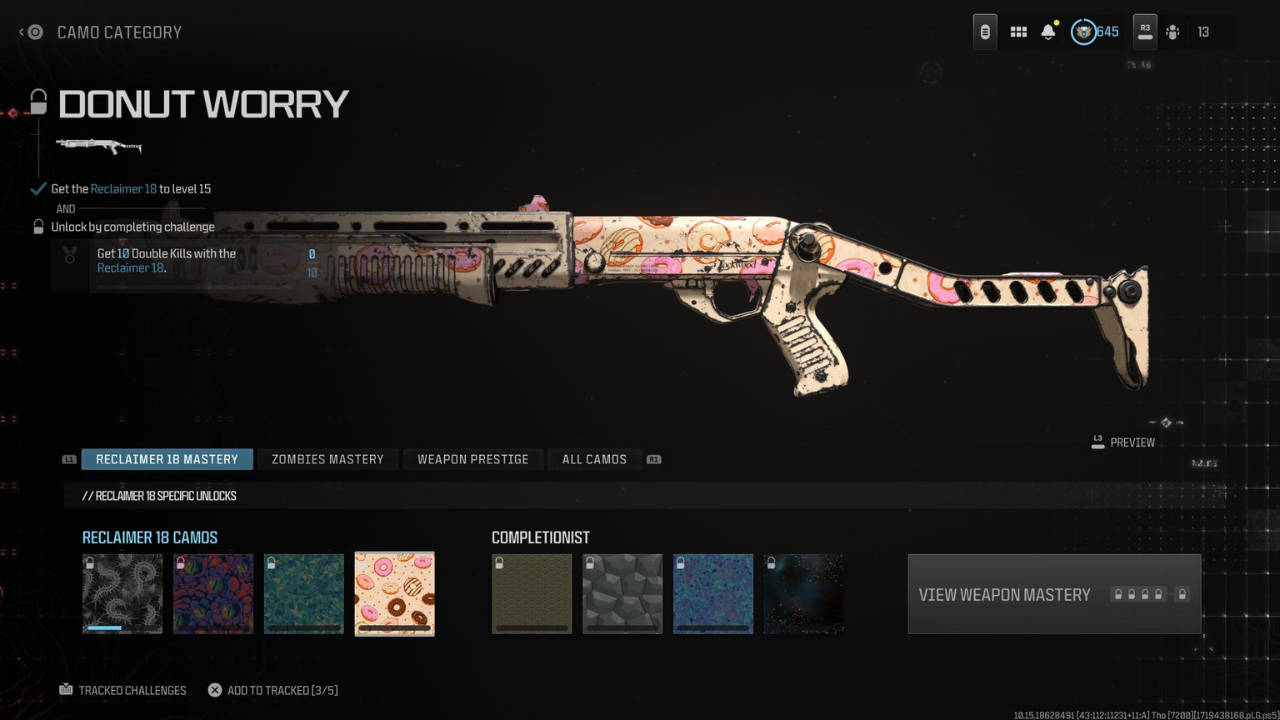This screenshot has width=1280, height=720.
Task: Click the tracked challenges icon at bottom left
Action: 66,689
